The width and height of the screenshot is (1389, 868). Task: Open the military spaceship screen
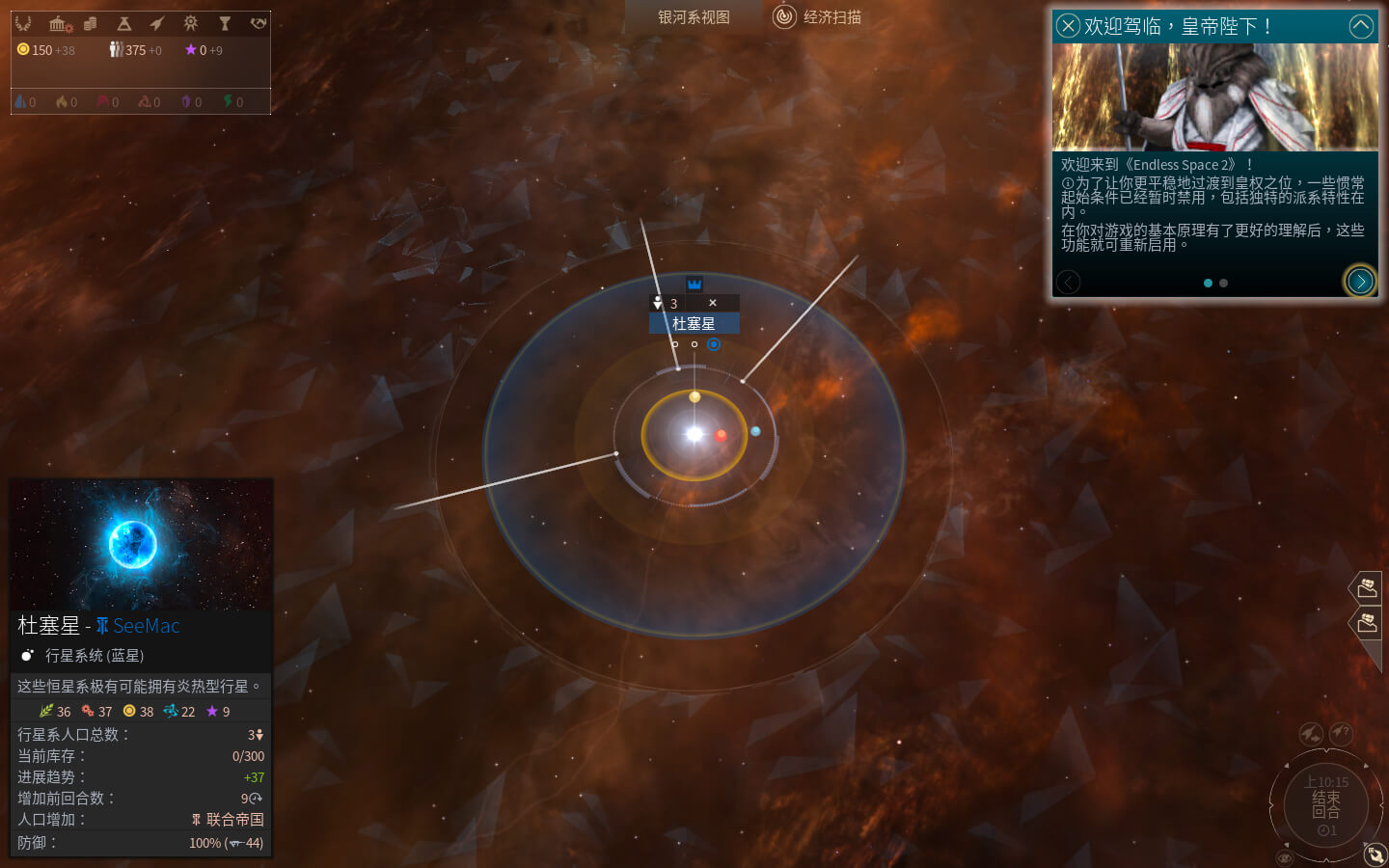157,23
